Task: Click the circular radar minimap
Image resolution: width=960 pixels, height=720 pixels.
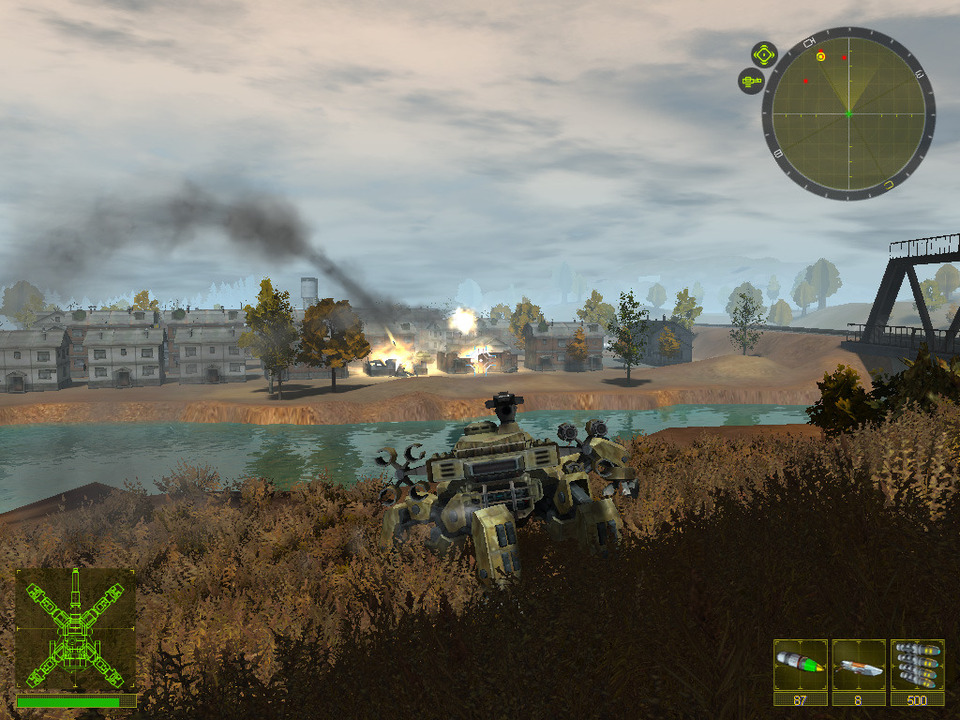Action: pyautogui.click(x=848, y=114)
